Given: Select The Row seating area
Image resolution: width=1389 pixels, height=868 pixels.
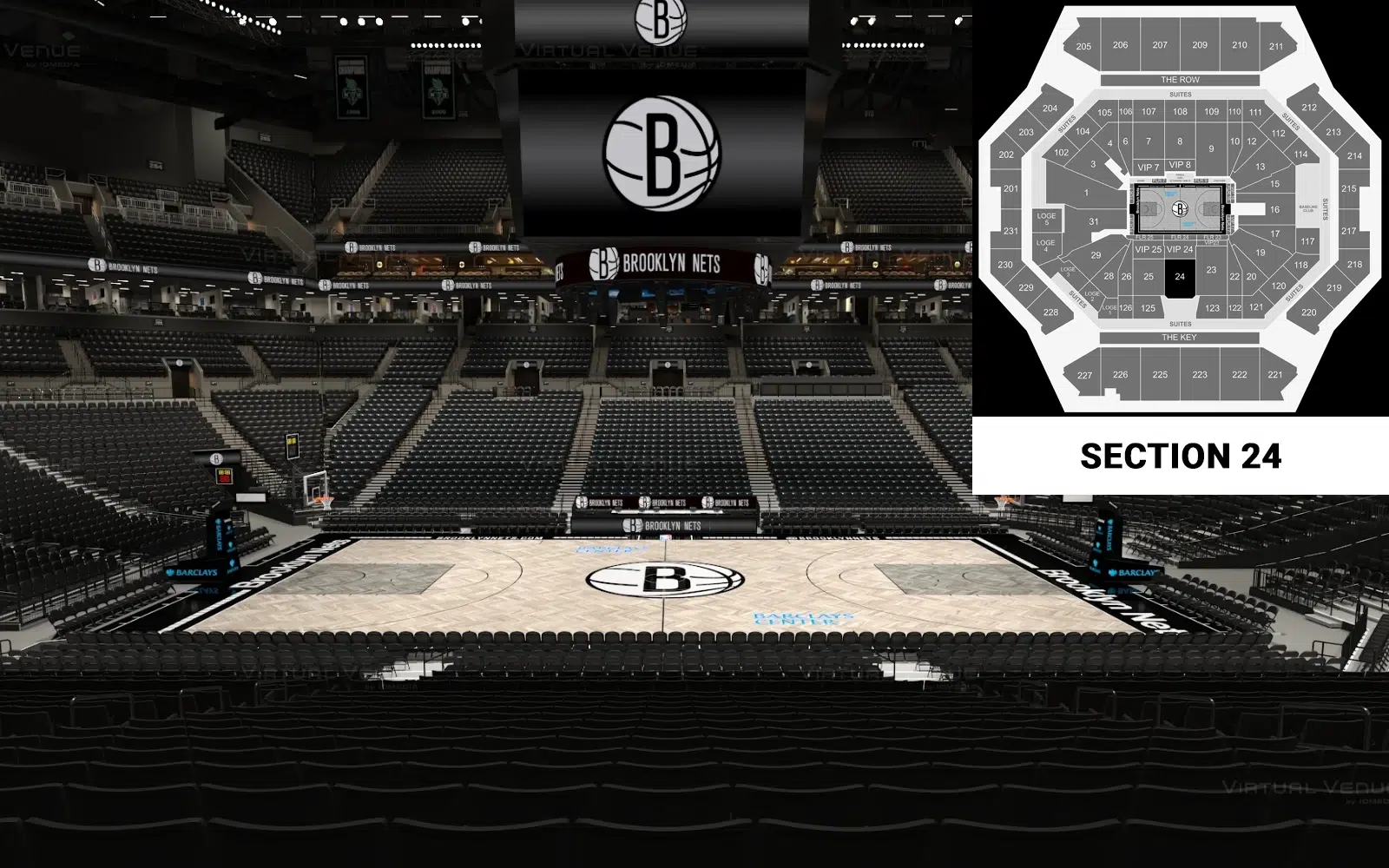Looking at the screenshot, I should click(1180, 80).
